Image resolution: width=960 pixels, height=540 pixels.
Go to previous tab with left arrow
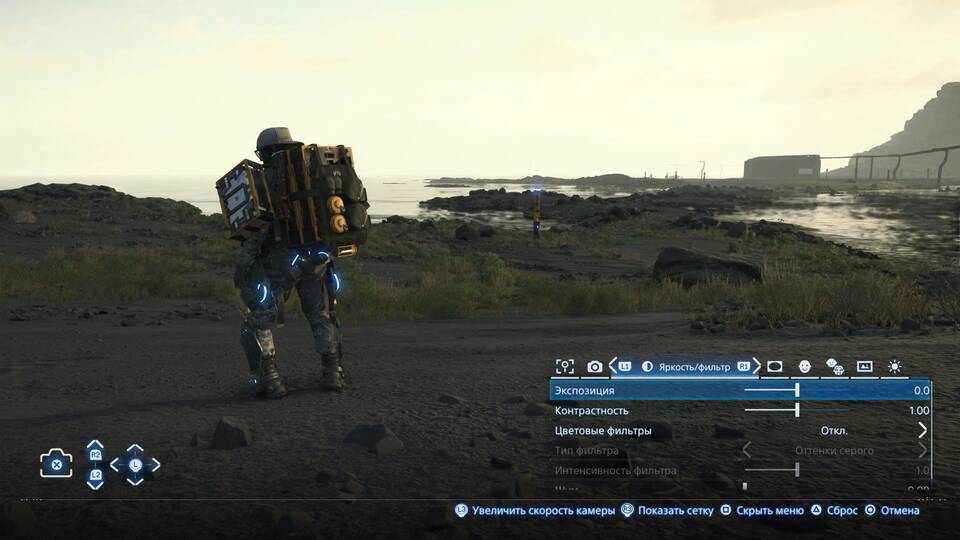[612, 367]
